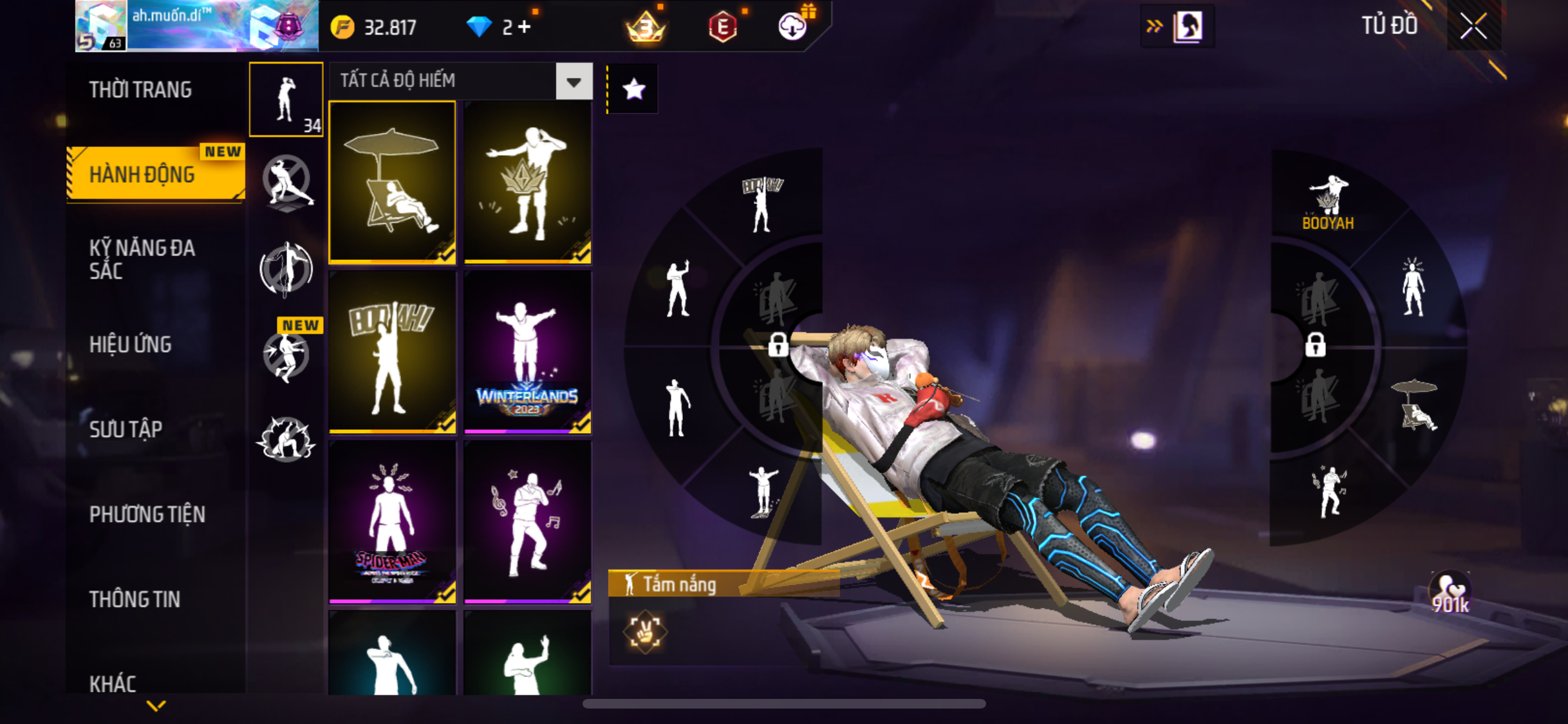Select the music notes dance emote
The width and height of the screenshot is (1568, 724).
527,522
